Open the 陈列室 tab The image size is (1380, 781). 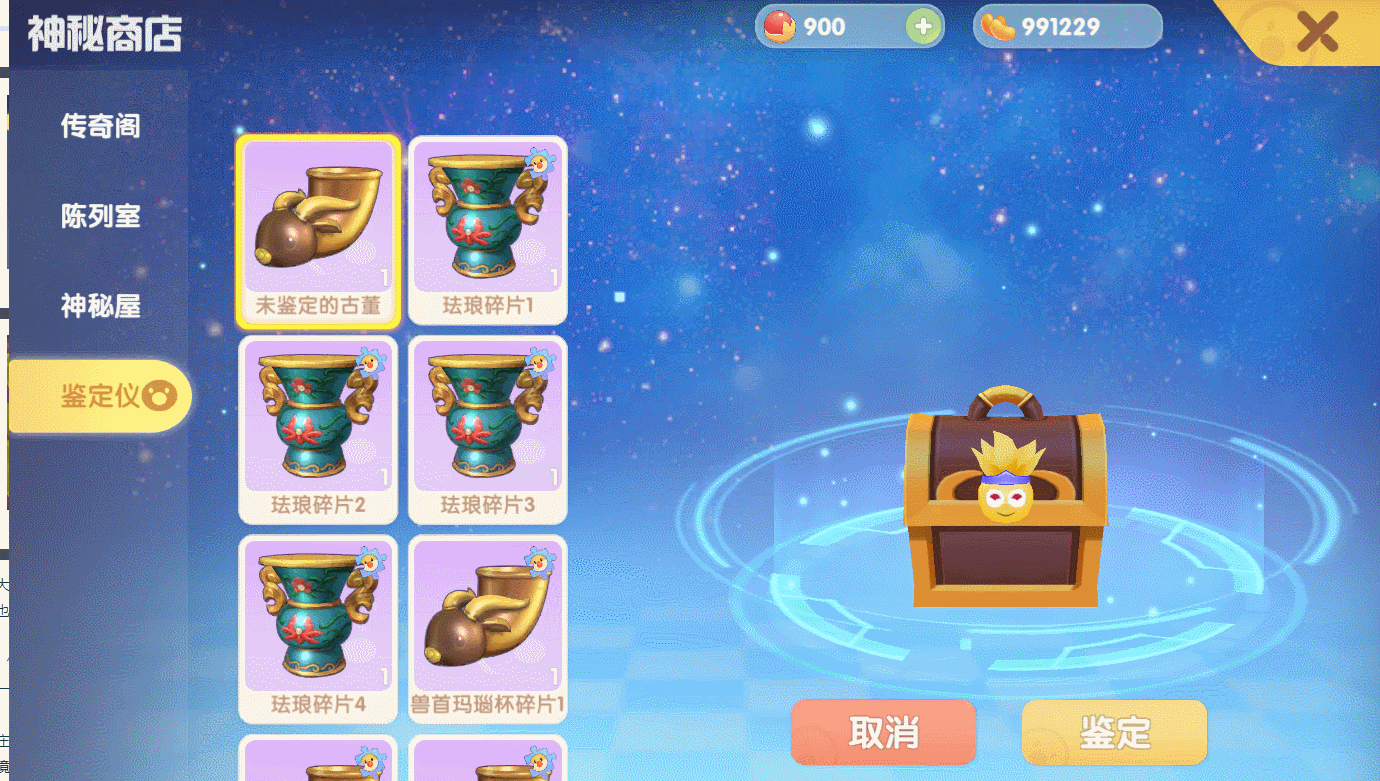100,216
